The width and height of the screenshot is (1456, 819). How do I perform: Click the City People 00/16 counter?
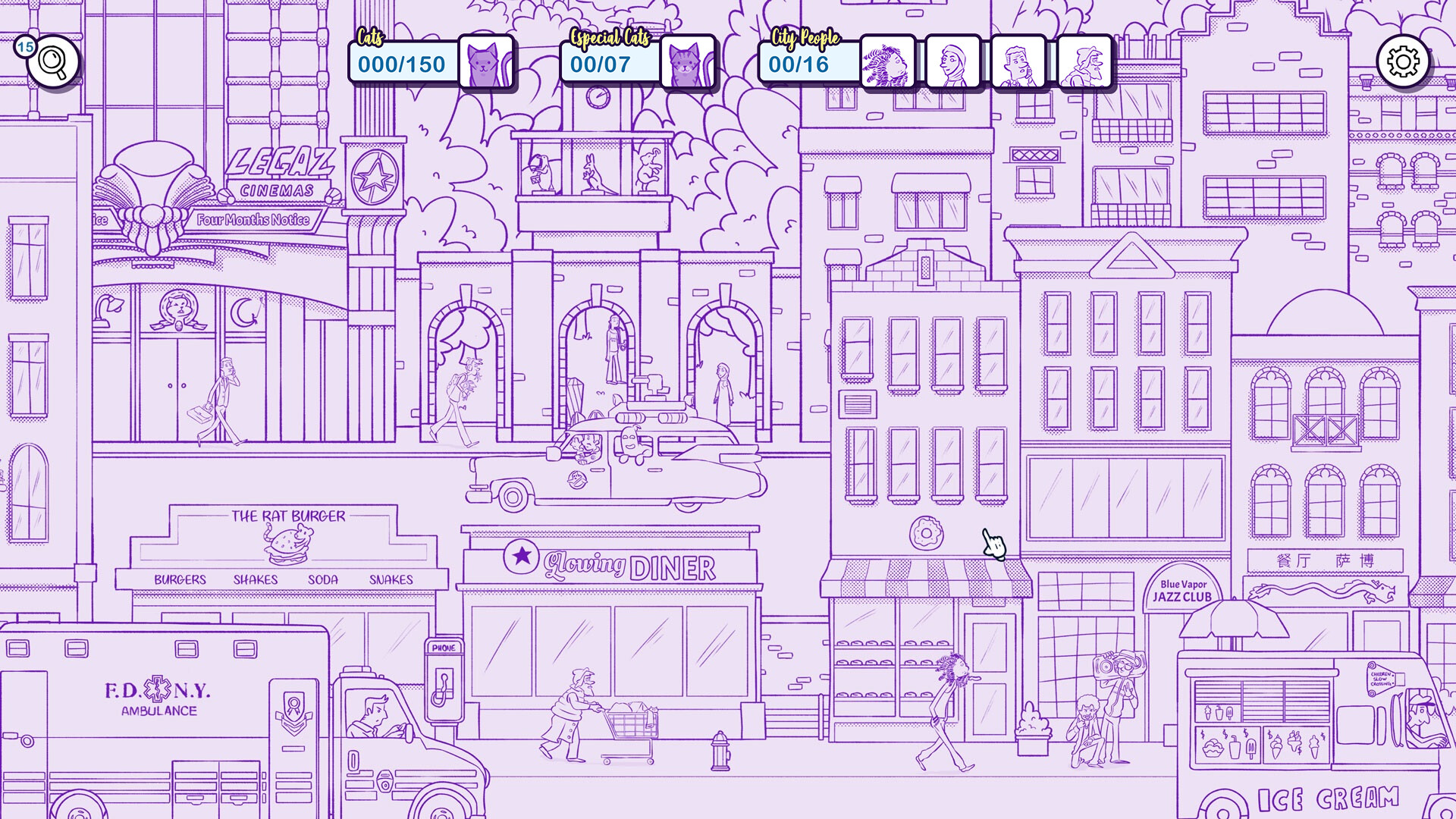tap(799, 64)
